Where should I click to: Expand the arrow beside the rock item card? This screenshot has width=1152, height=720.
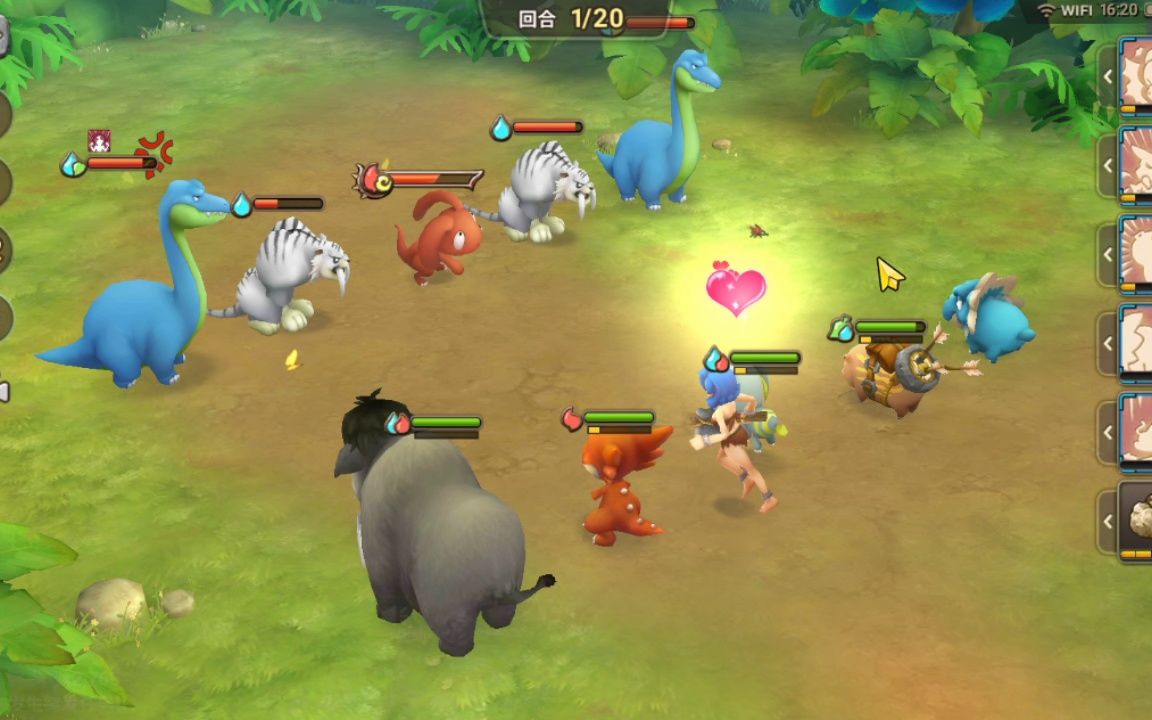point(1107,521)
